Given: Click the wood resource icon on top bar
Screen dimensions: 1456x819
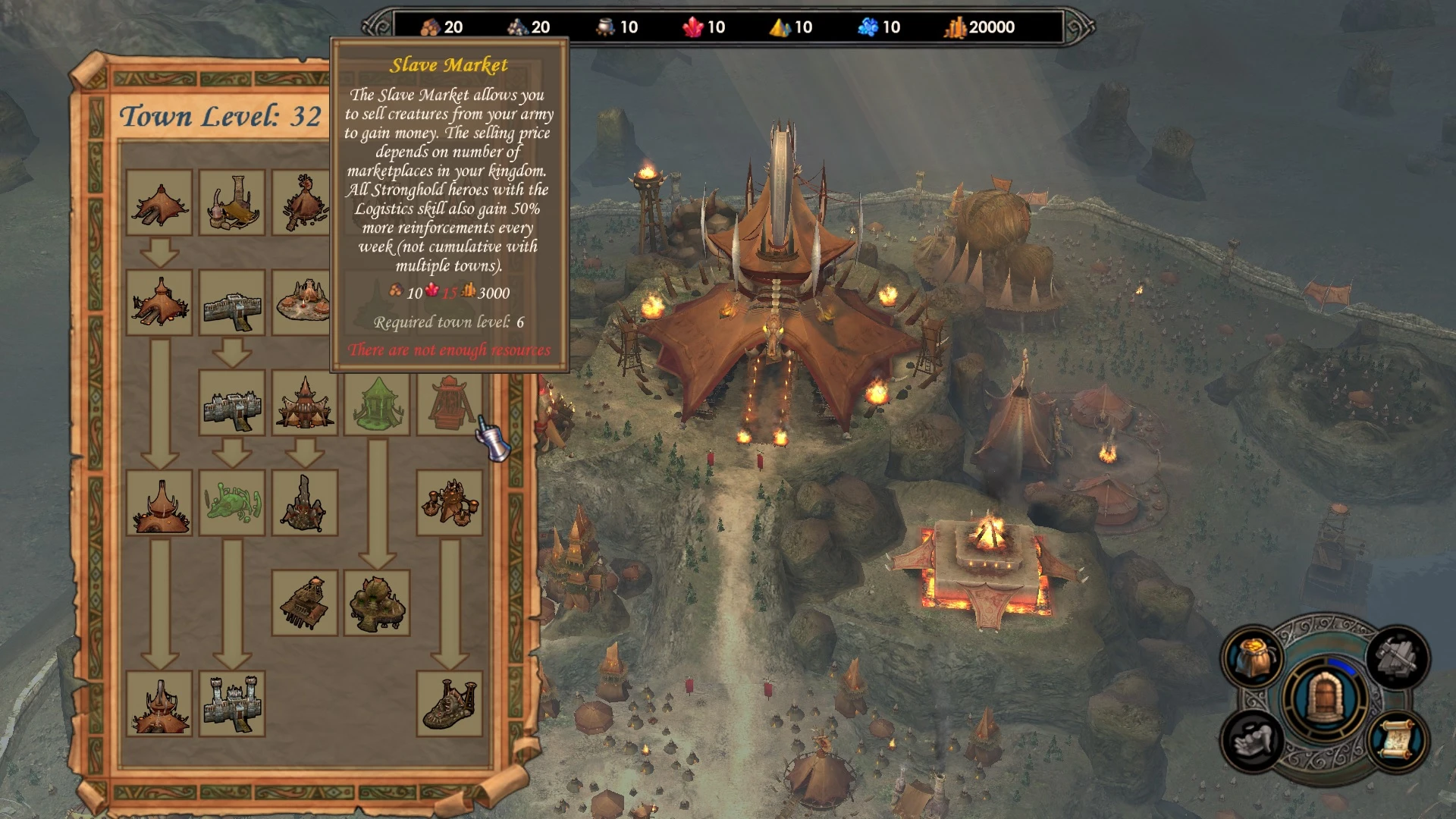Looking at the screenshot, I should [431, 27].
